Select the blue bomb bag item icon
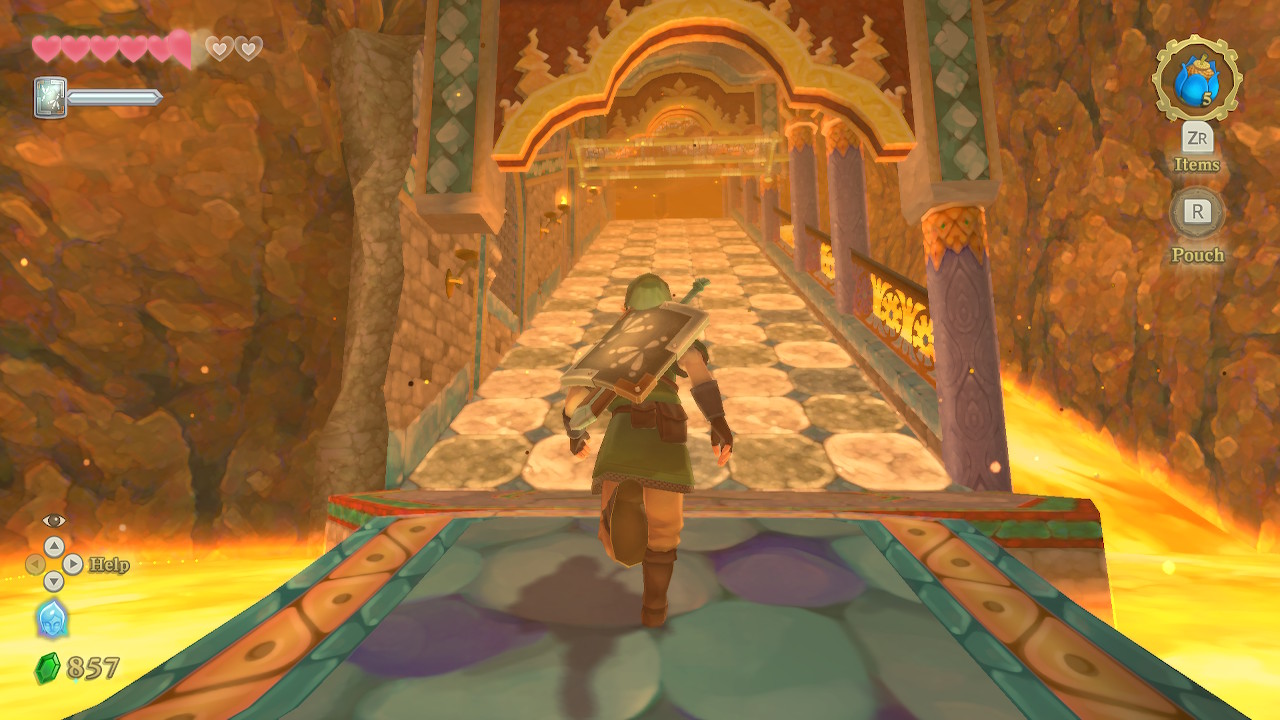This screenshot has width=1280, height=720. tap(1196, 80)
